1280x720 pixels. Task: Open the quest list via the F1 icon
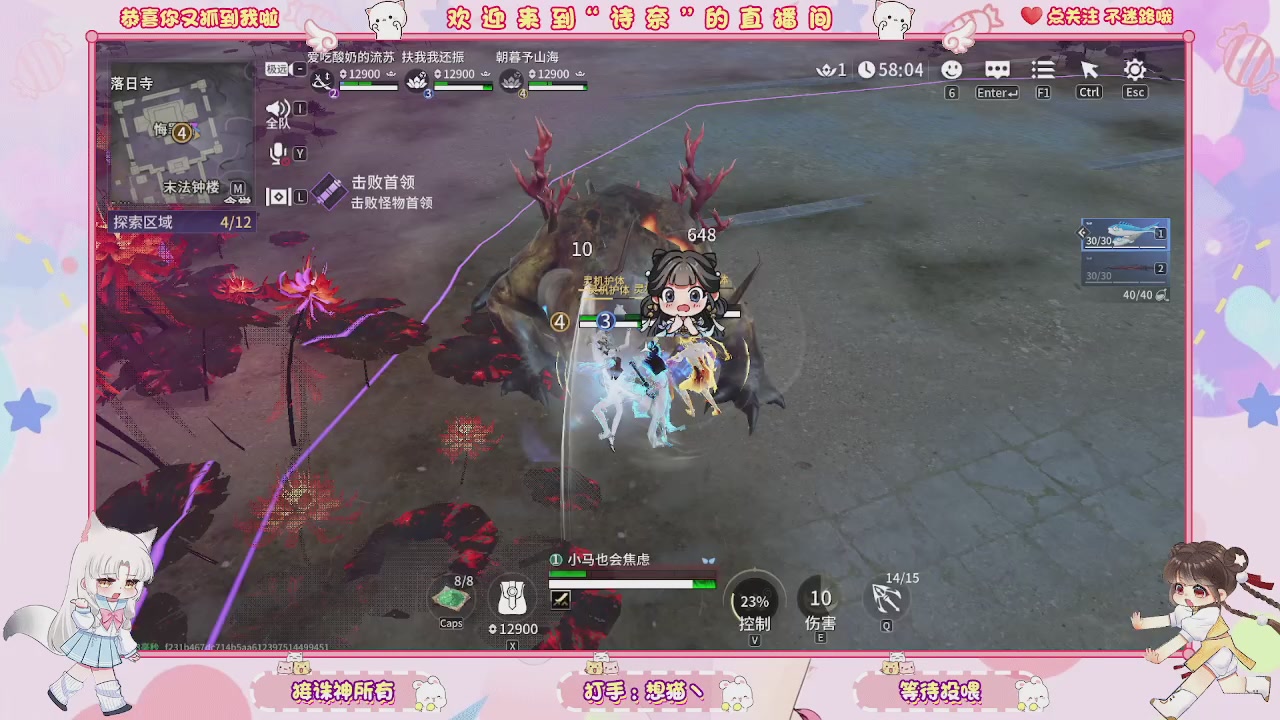click(x=1043, y=70)
